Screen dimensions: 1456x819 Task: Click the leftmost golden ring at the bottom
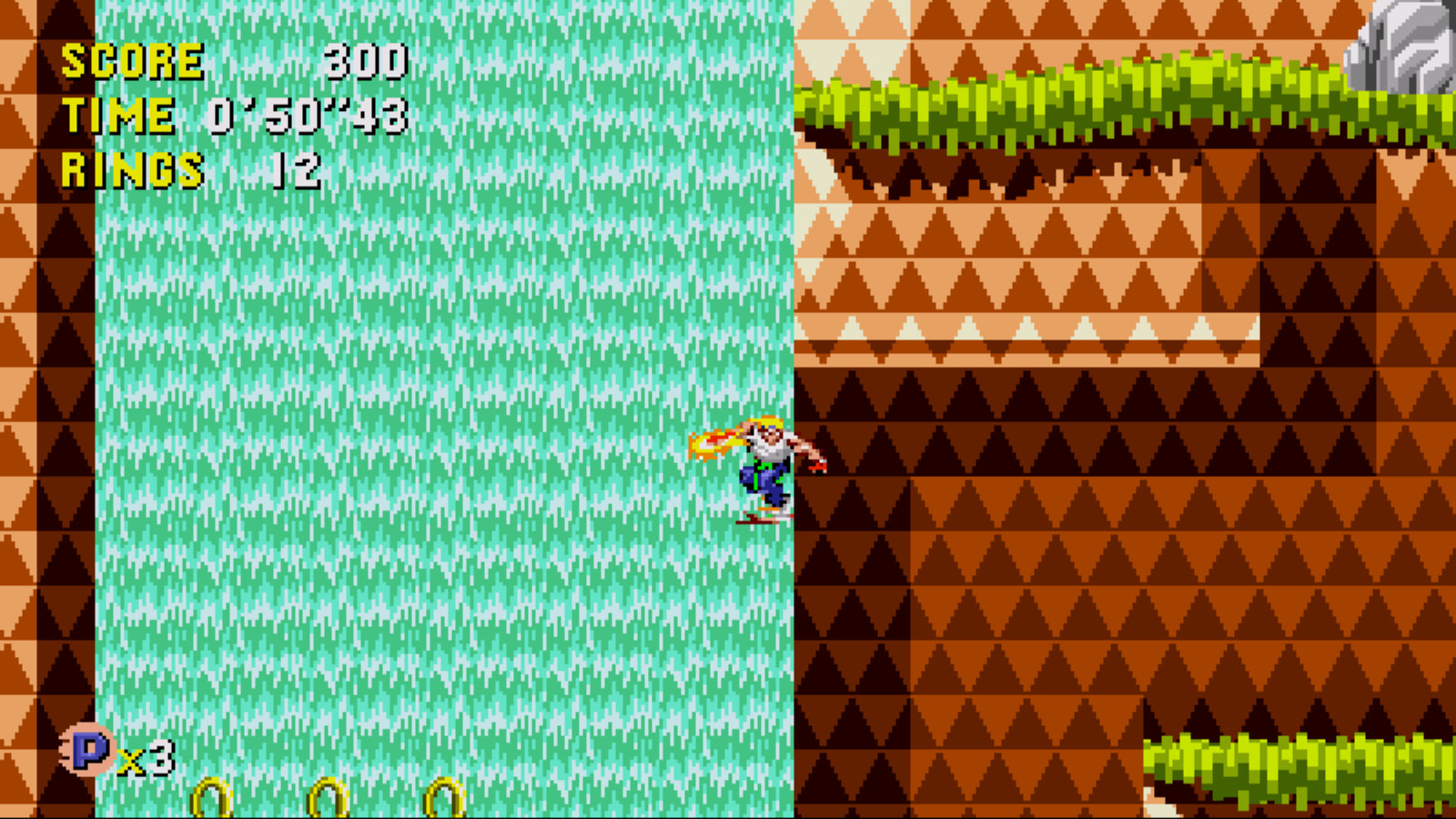point(211,796)
